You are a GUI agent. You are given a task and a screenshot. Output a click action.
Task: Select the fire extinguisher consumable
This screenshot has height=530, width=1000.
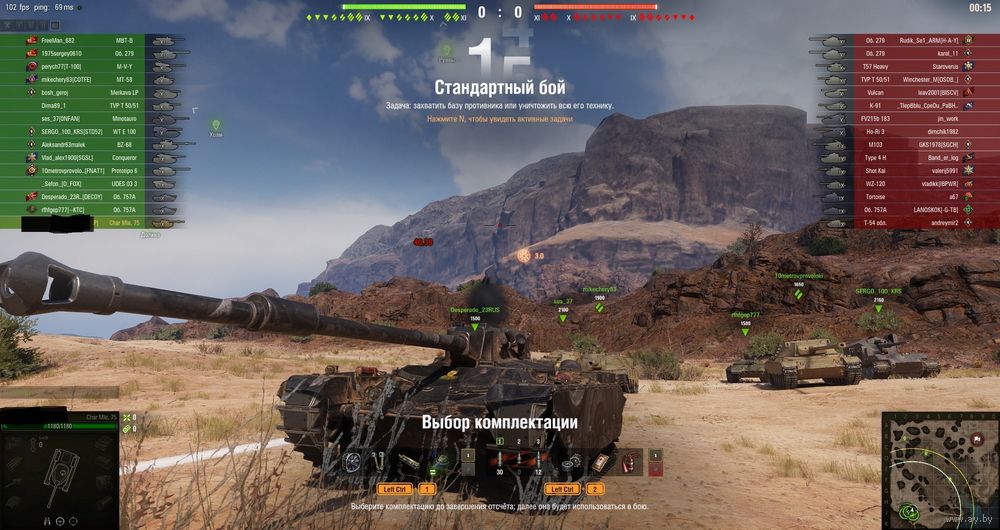[x=629, y=460]
